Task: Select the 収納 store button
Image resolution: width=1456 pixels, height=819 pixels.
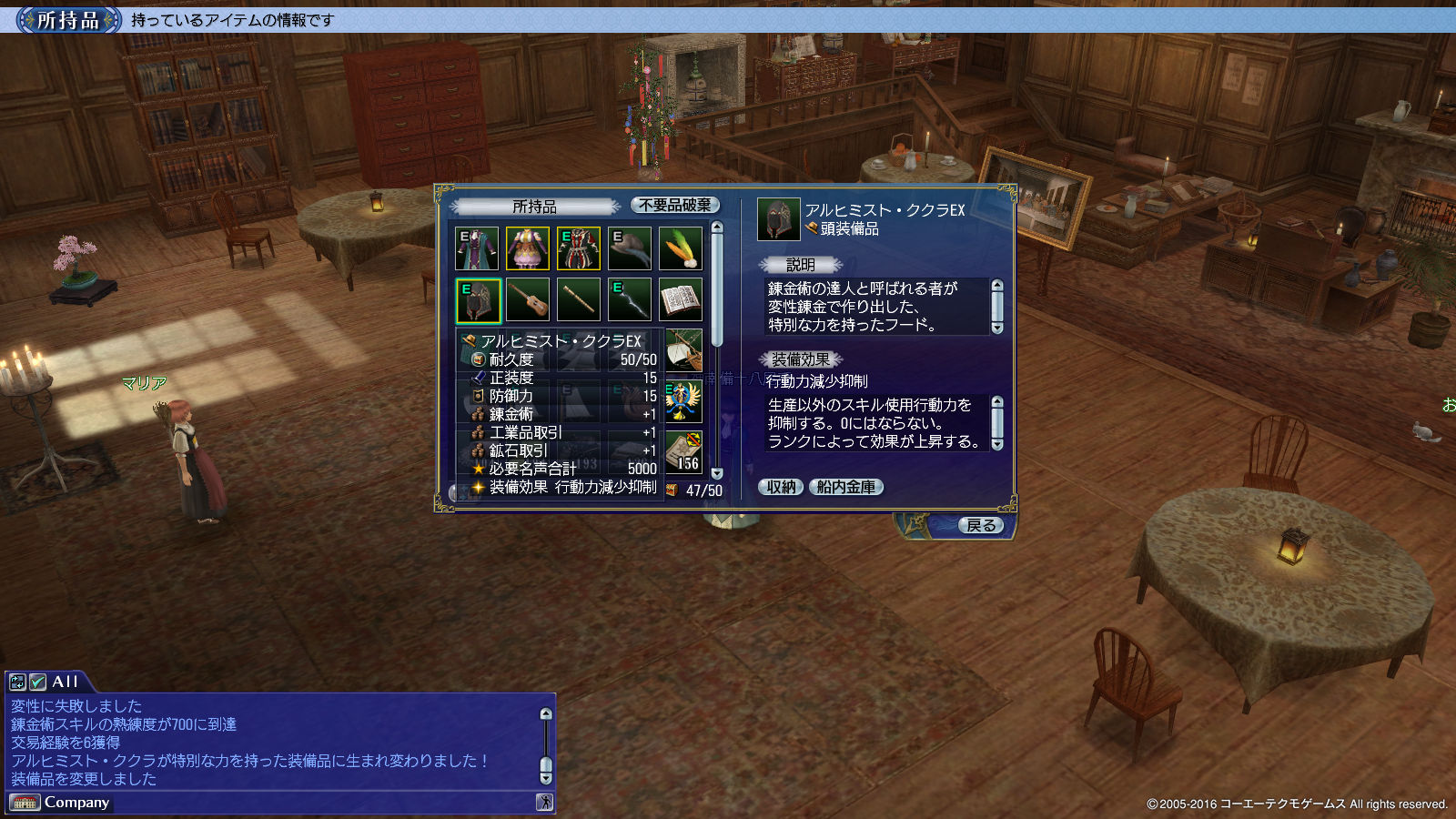Action: pyautogui.click(x=781, y=487)
